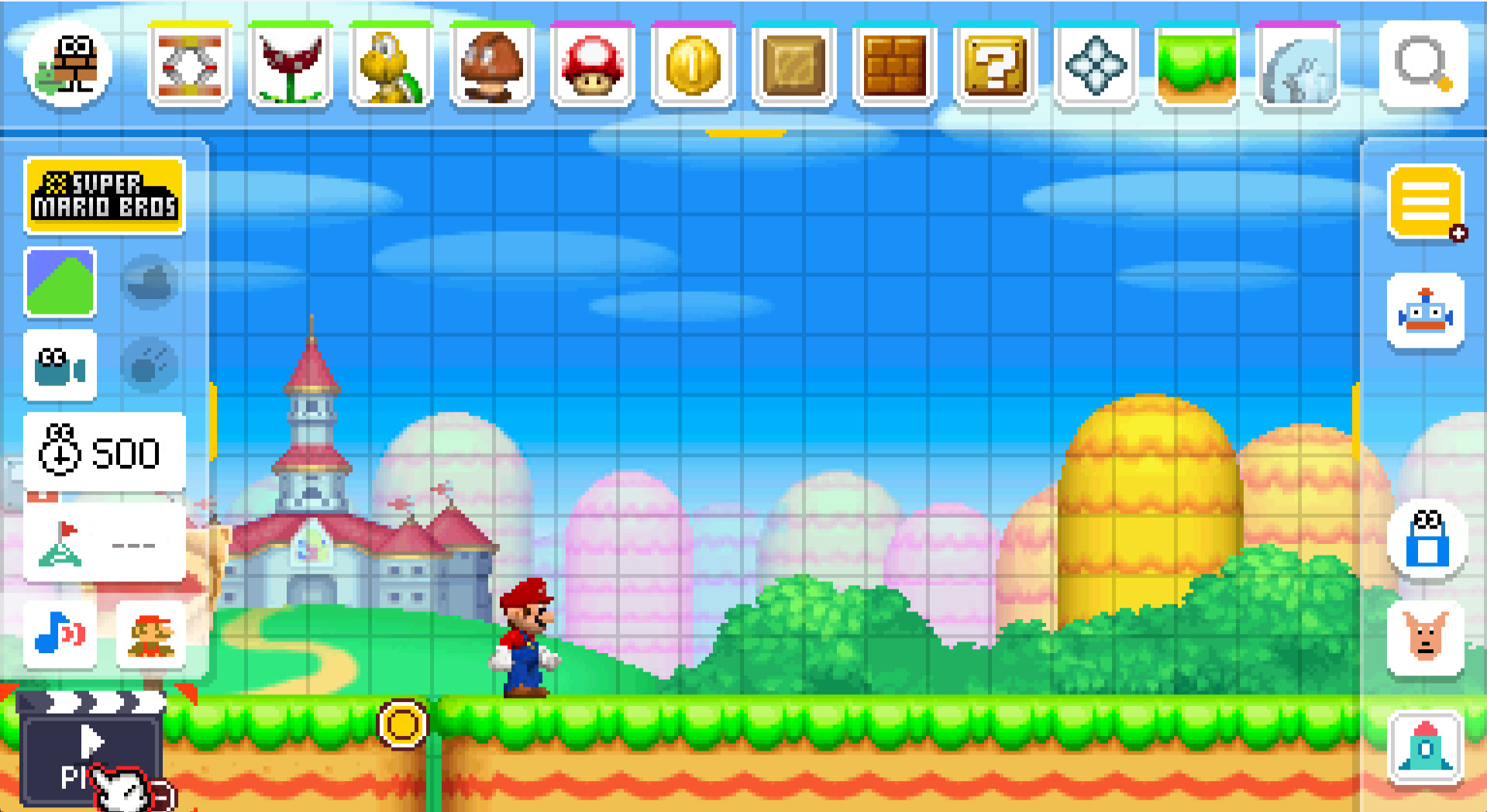Select the coin part
1487x812 pixels.
(x=694, y=66)
